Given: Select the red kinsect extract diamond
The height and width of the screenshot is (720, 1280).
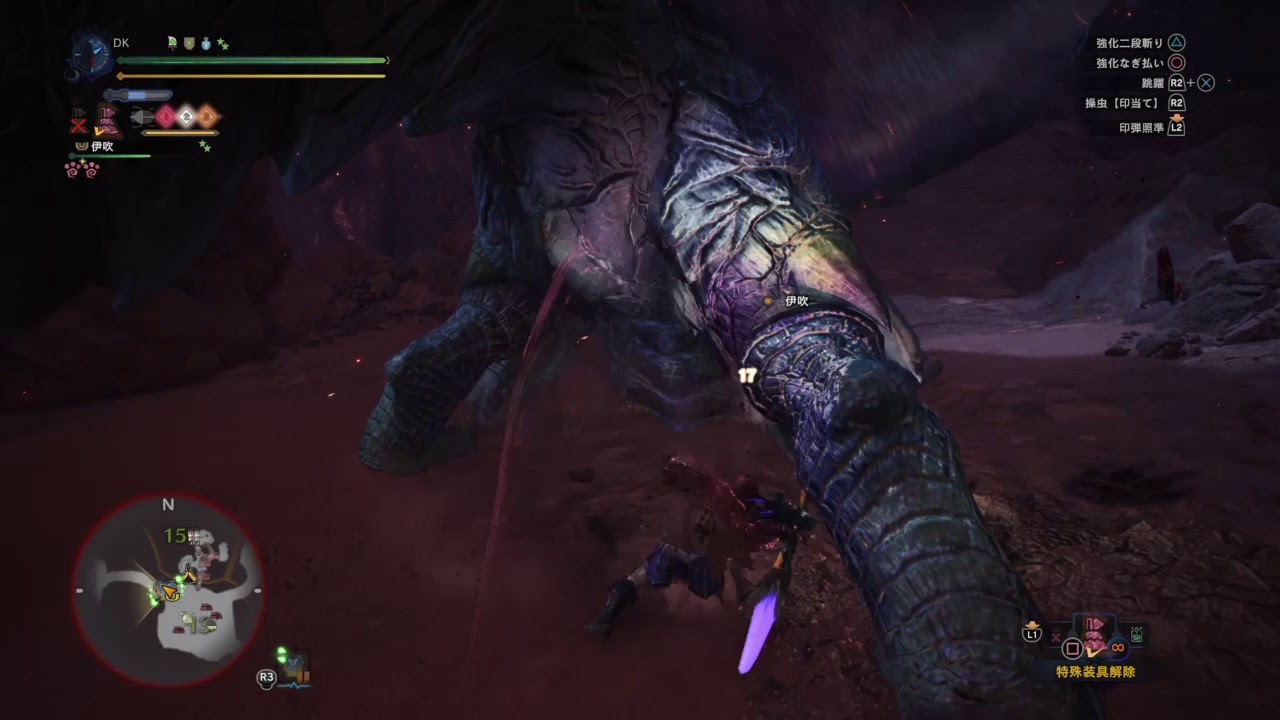Looking at the screenshot, I should pyautogui.click(x=166, y=117).
